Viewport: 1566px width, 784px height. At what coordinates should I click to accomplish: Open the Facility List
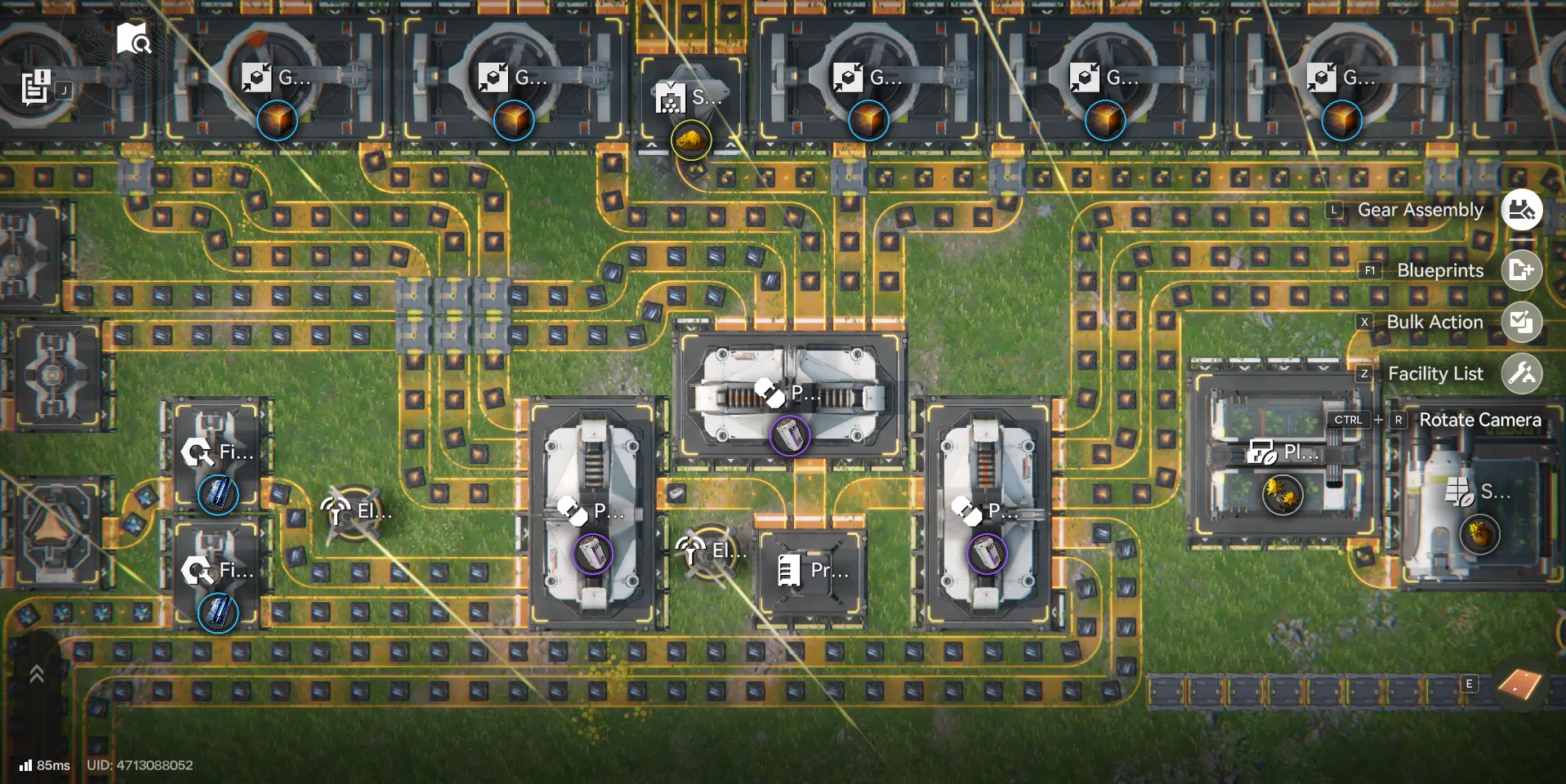coord(1521,374)
